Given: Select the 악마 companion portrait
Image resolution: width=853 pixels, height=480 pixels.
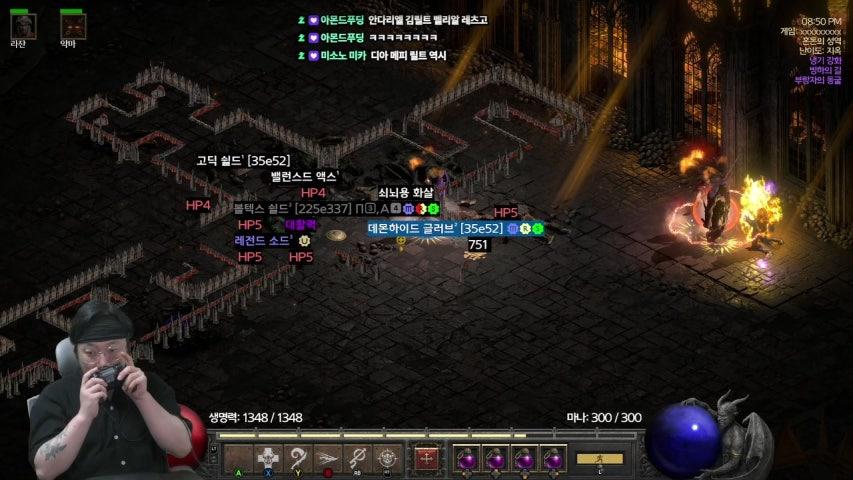Looking at the screenshot, I should pos(72,25).
